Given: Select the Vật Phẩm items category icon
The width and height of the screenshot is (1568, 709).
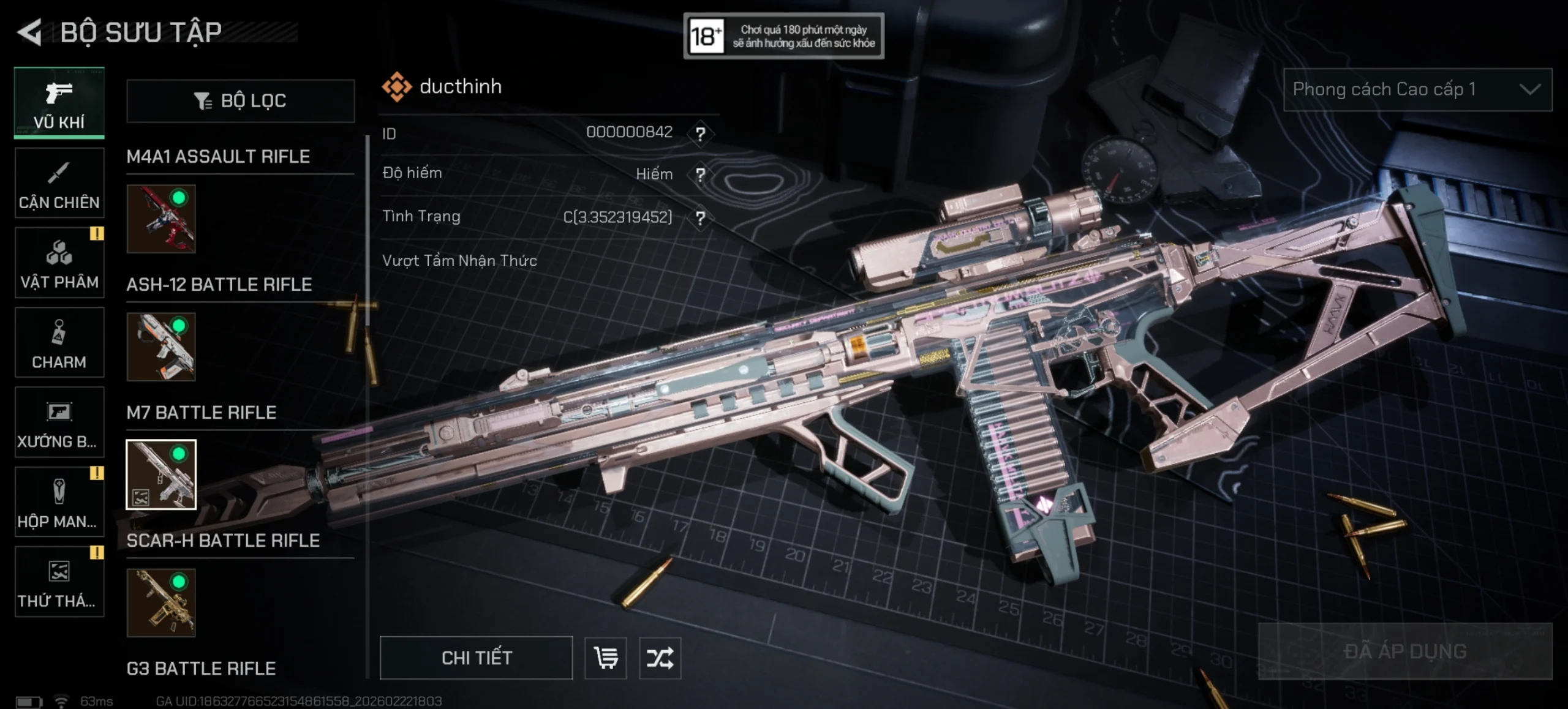Looking at the screenshot, I should coord(59,262).
